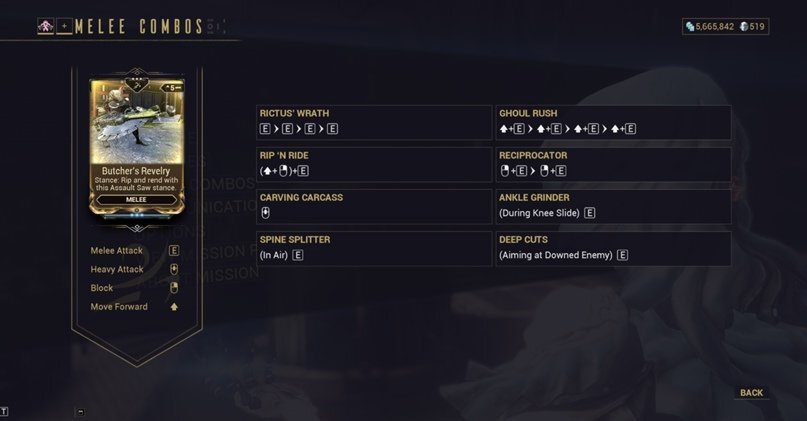Select the Rictus' Wrath combo row
The height and width of the screenshot is (421, 807).
[374, 121]
